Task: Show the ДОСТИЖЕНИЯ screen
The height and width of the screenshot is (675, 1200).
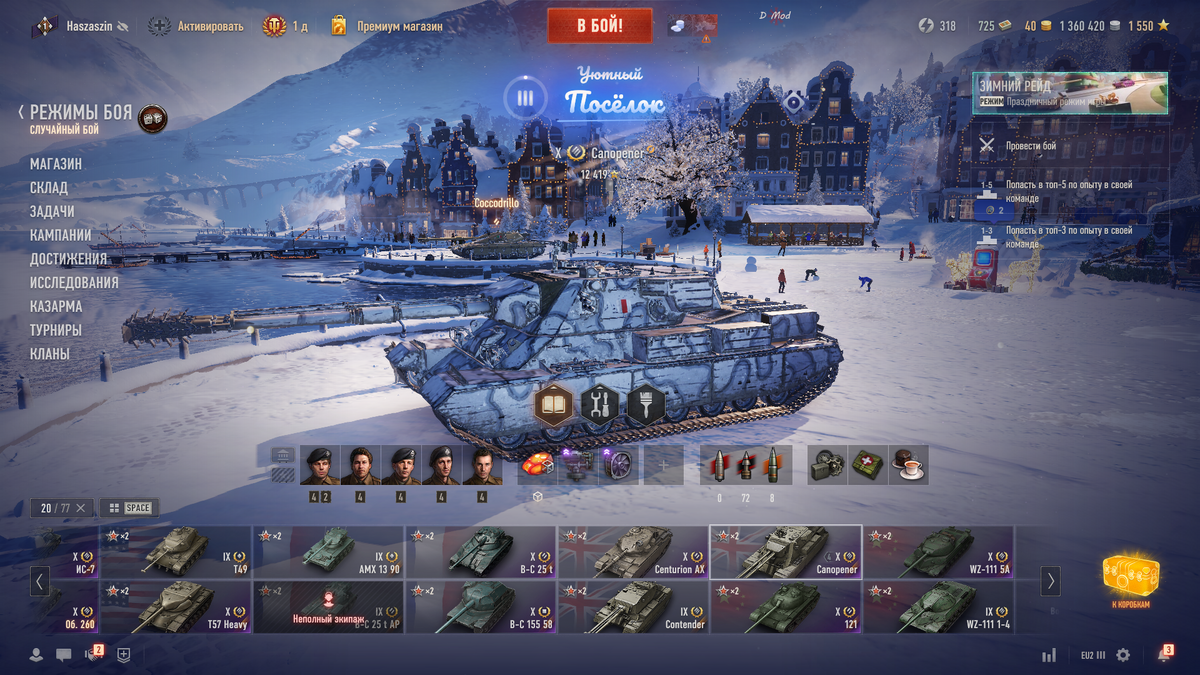Action: 68,259
